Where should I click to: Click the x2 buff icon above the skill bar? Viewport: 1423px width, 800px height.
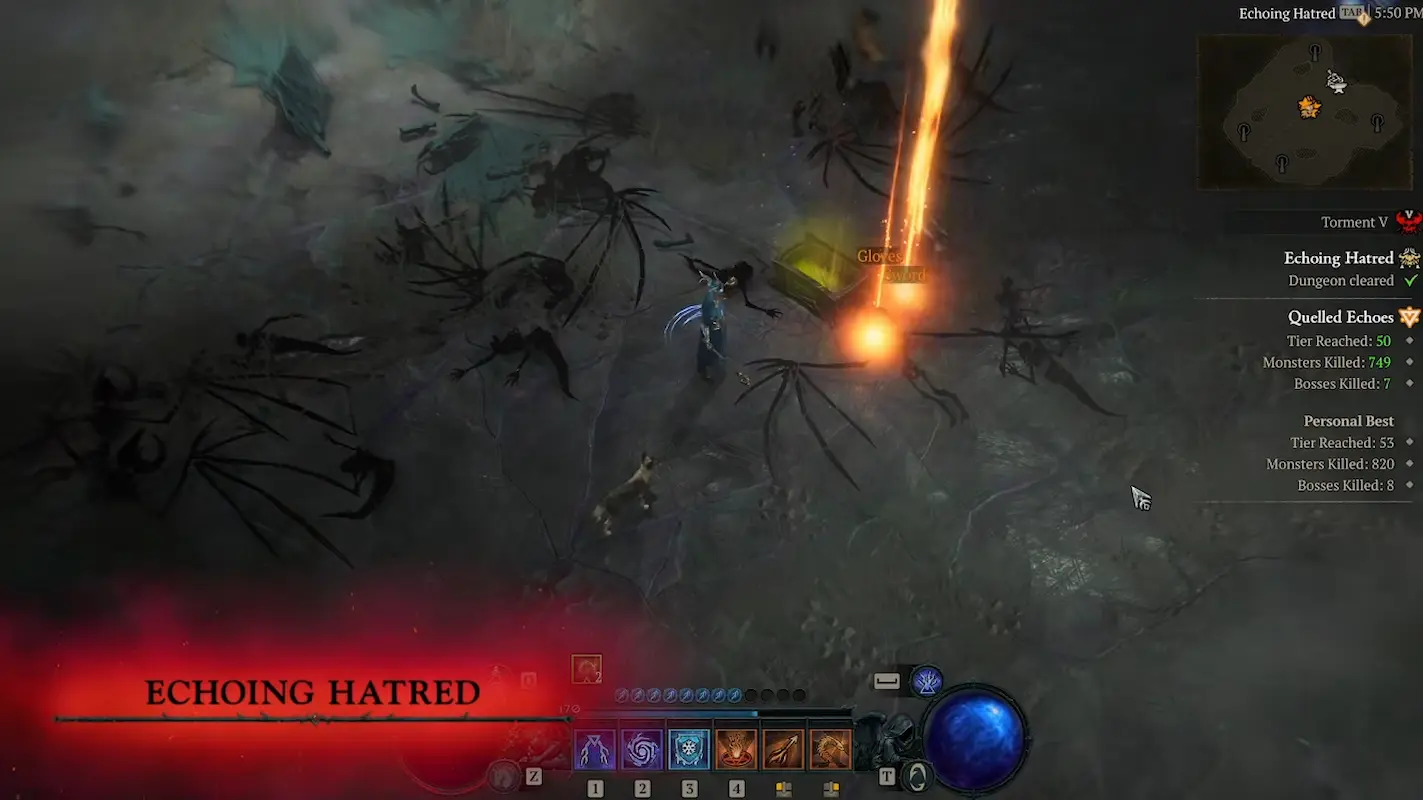click(585, 668)
